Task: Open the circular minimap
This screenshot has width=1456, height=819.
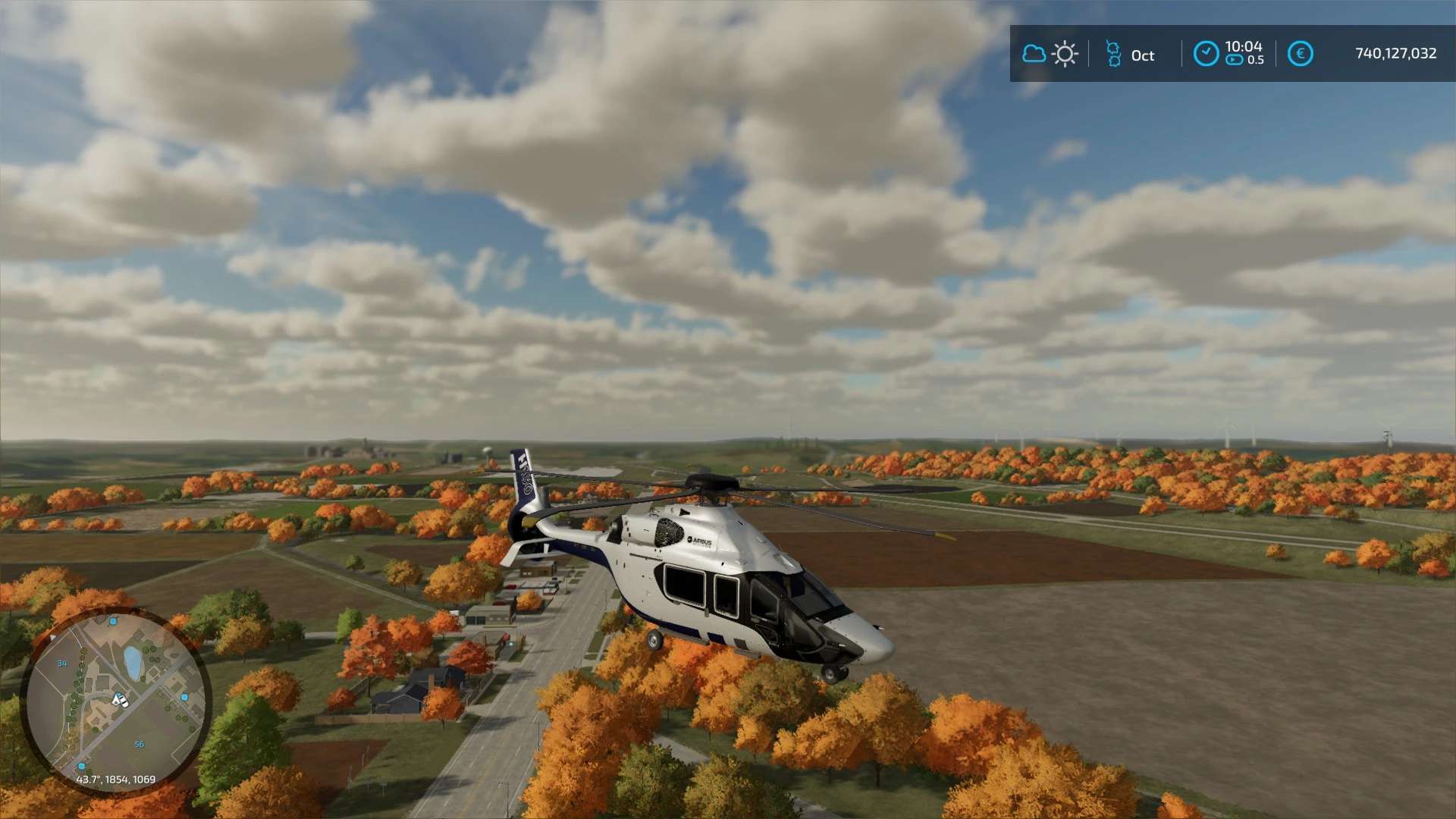Action: [115, 701]
